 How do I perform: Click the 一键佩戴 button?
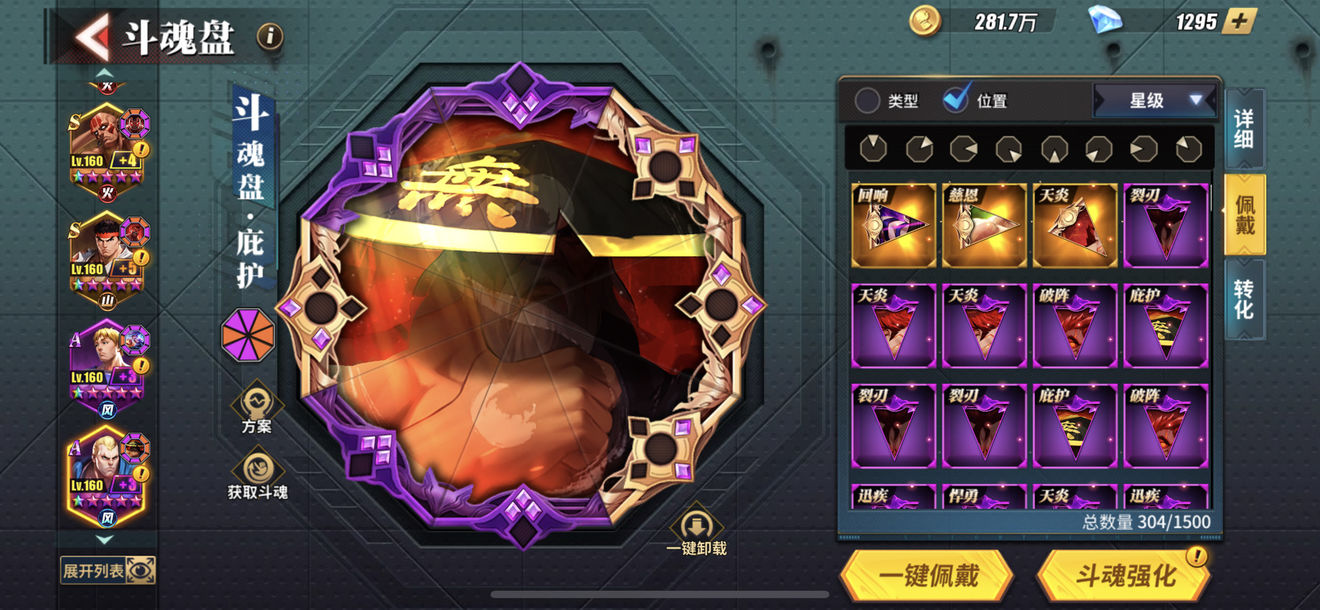coord(927,575)
